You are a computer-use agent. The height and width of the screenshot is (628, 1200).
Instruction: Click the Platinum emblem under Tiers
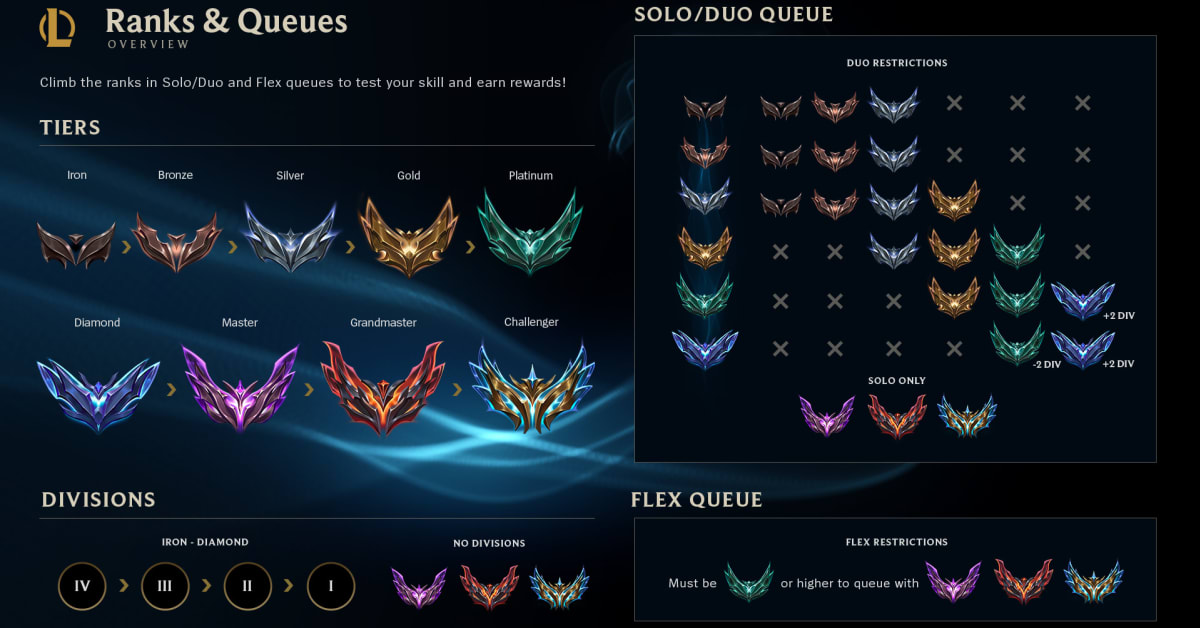pos(530,232)
